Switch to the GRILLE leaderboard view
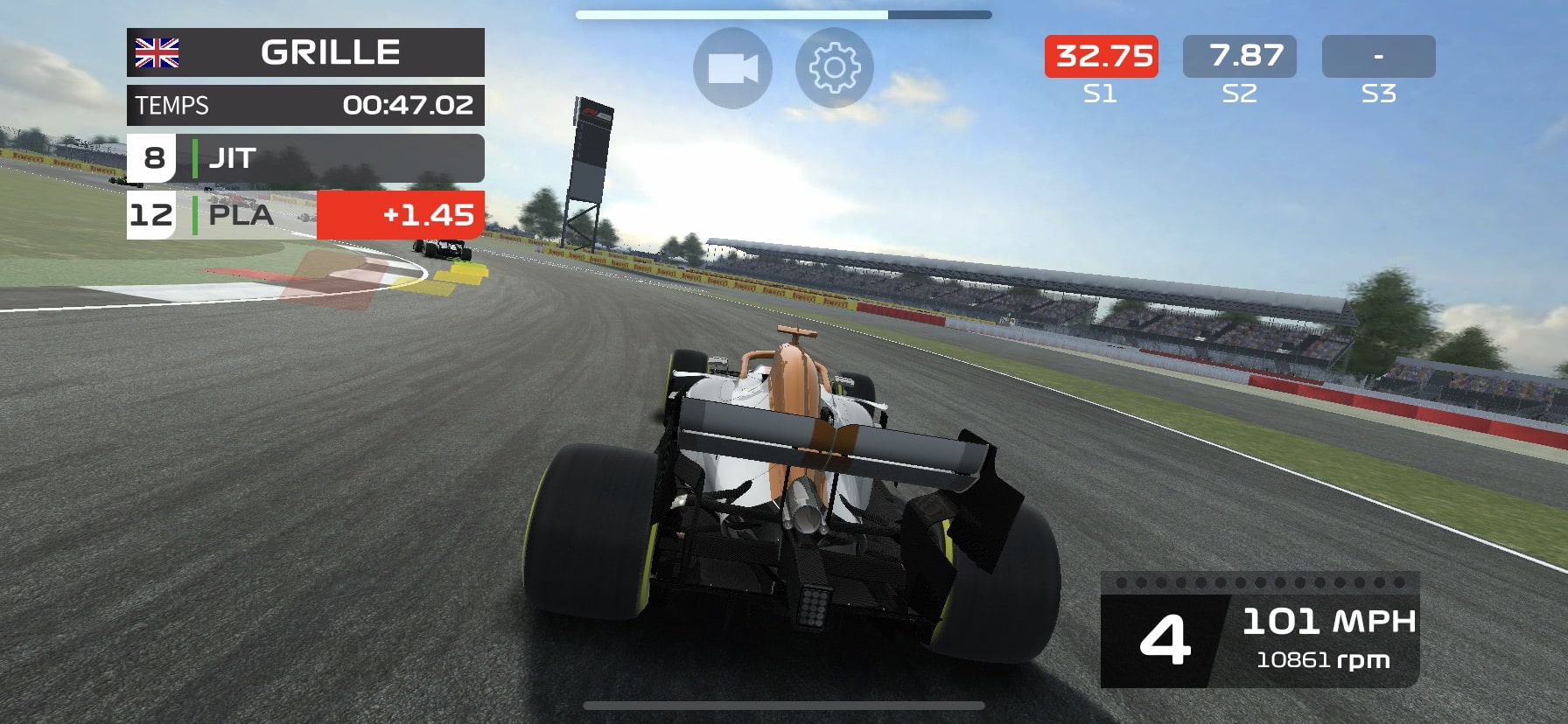 coord(332,52)
